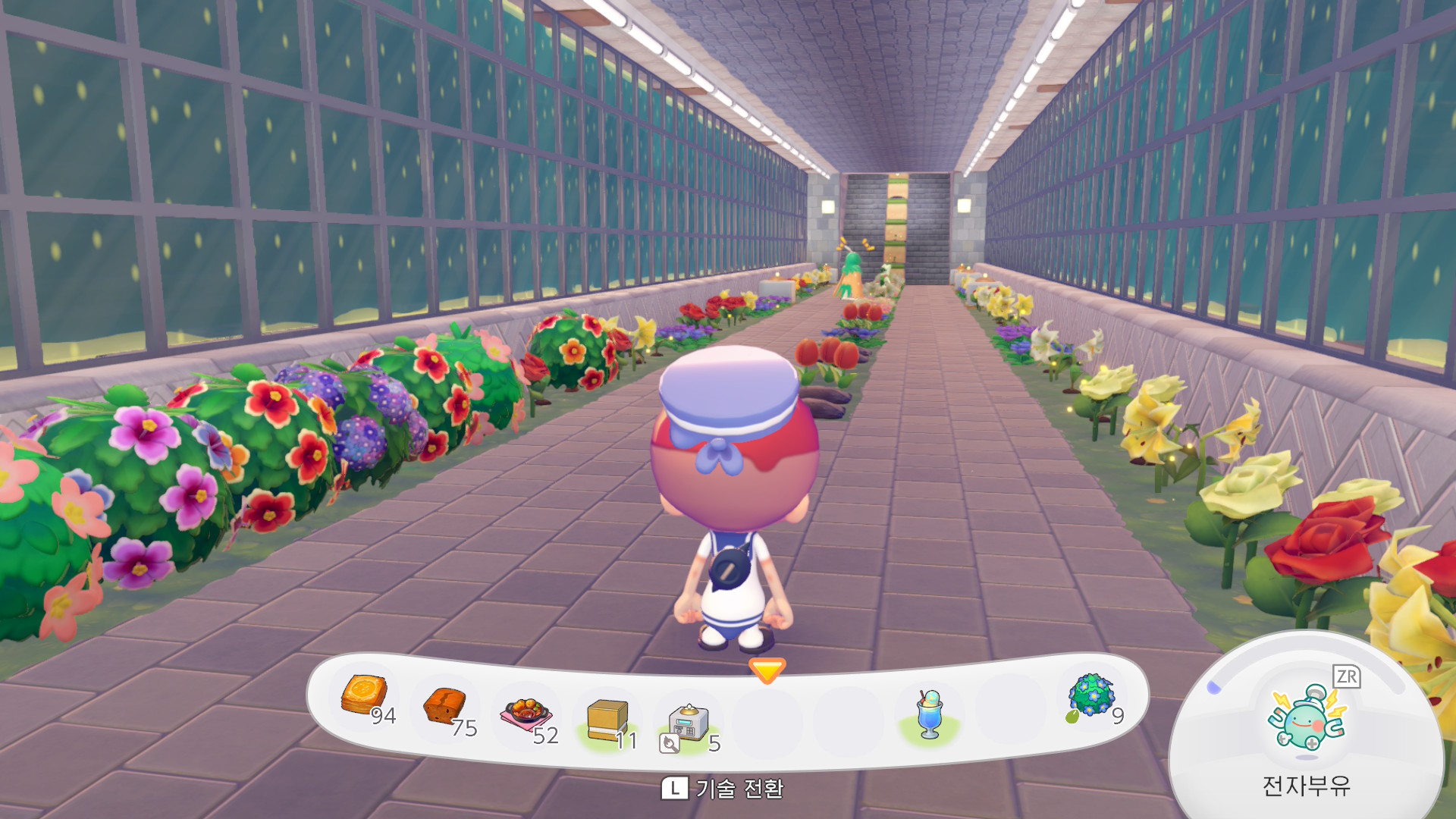Select the blue flower bush slot

point(1091,696)
